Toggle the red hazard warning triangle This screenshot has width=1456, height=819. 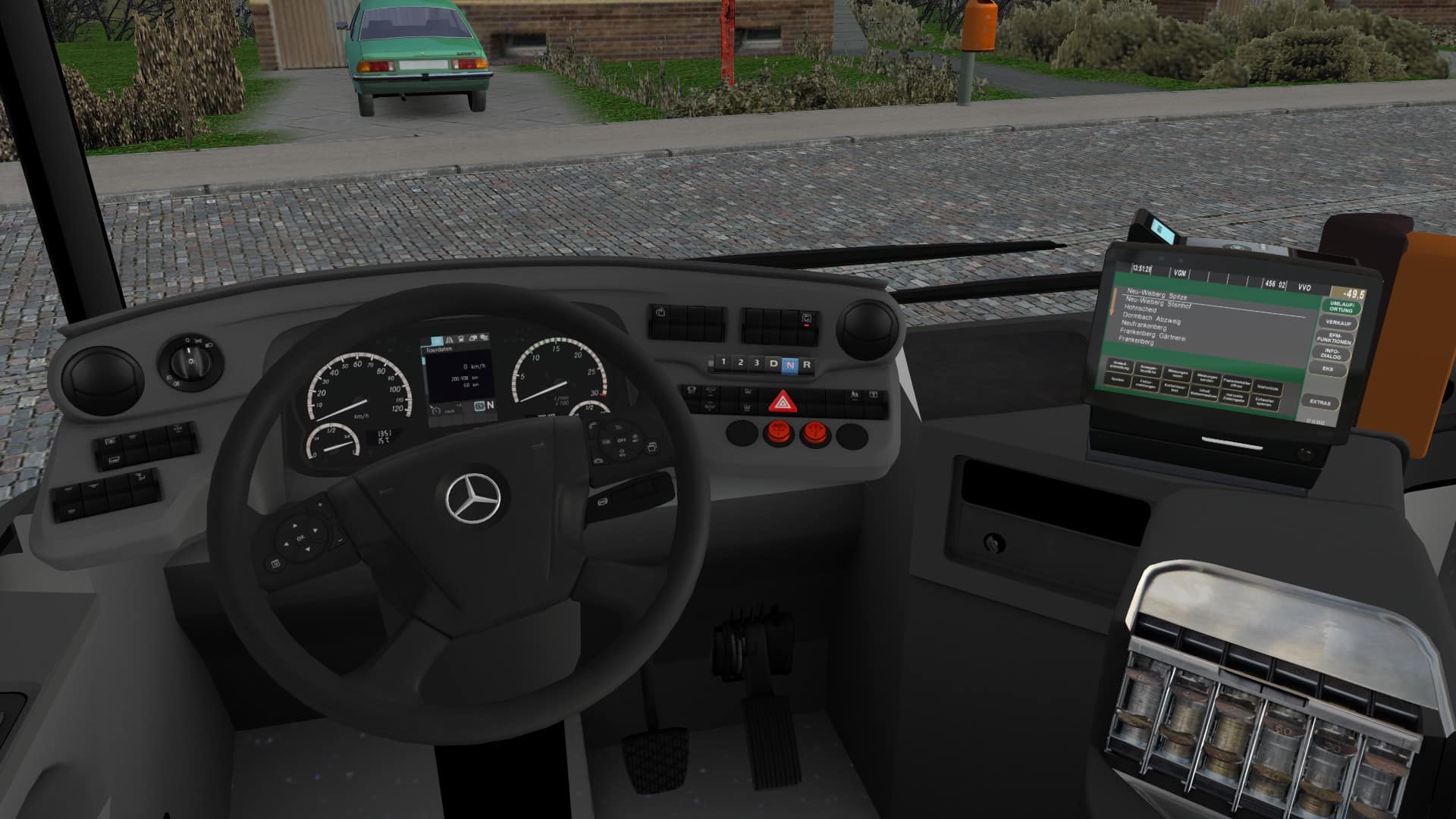click(x=779, y=402)
